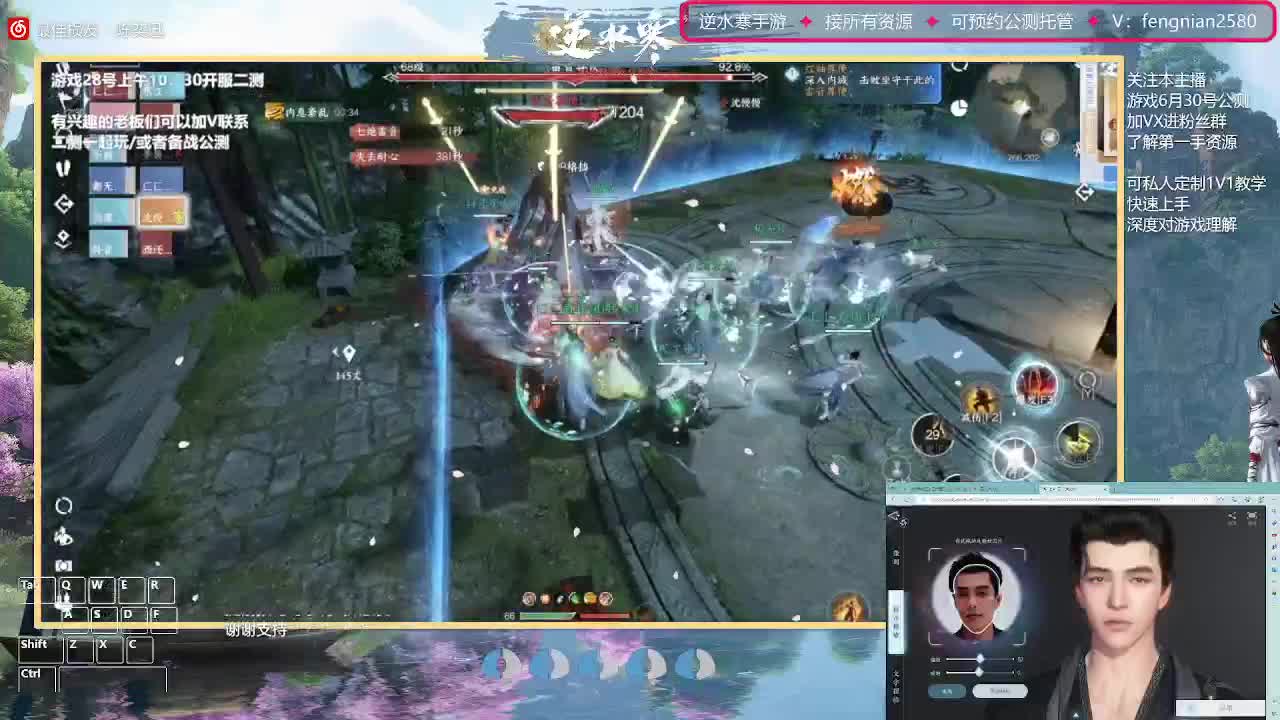1280x720 pixels.
Task: Click the skill showing 29 second cooldown
Action: pyautogui.click(x=932, y=433)
